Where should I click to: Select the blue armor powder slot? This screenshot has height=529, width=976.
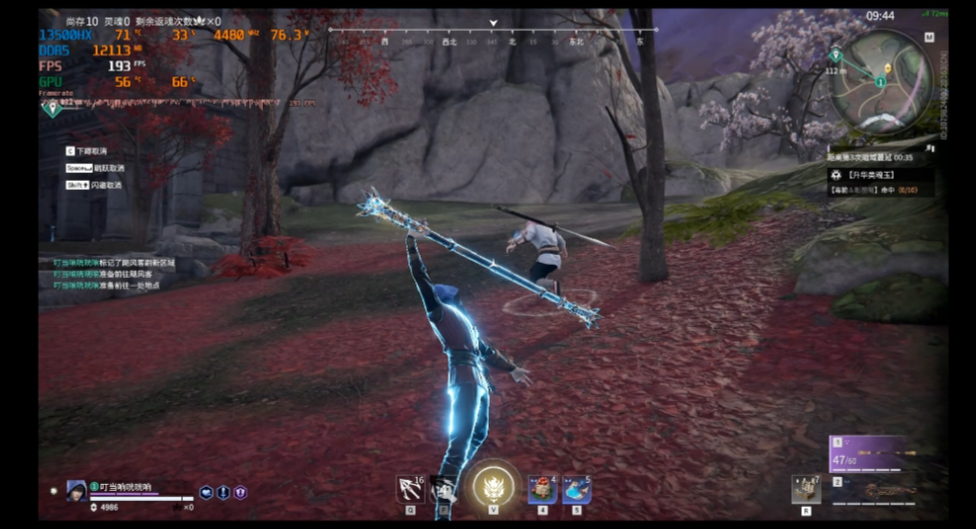pos(577,489)
